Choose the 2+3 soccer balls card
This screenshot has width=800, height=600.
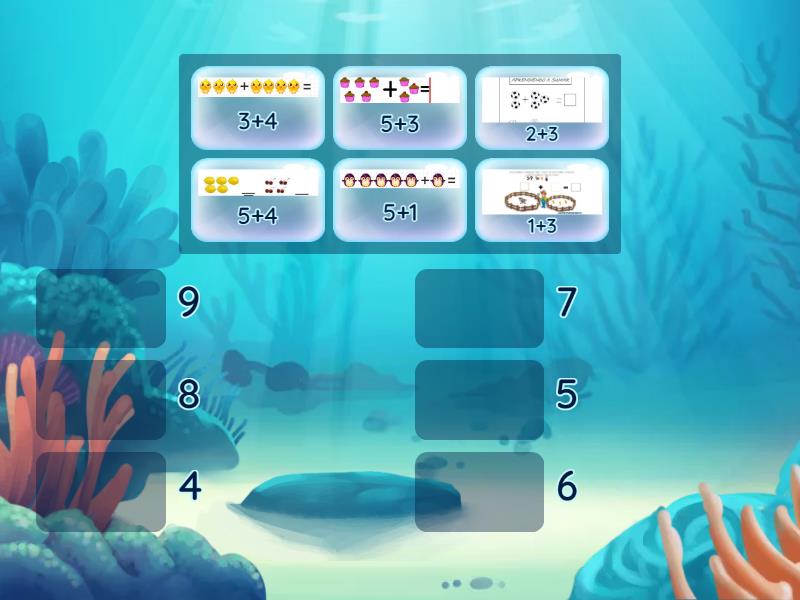(542, 108)
